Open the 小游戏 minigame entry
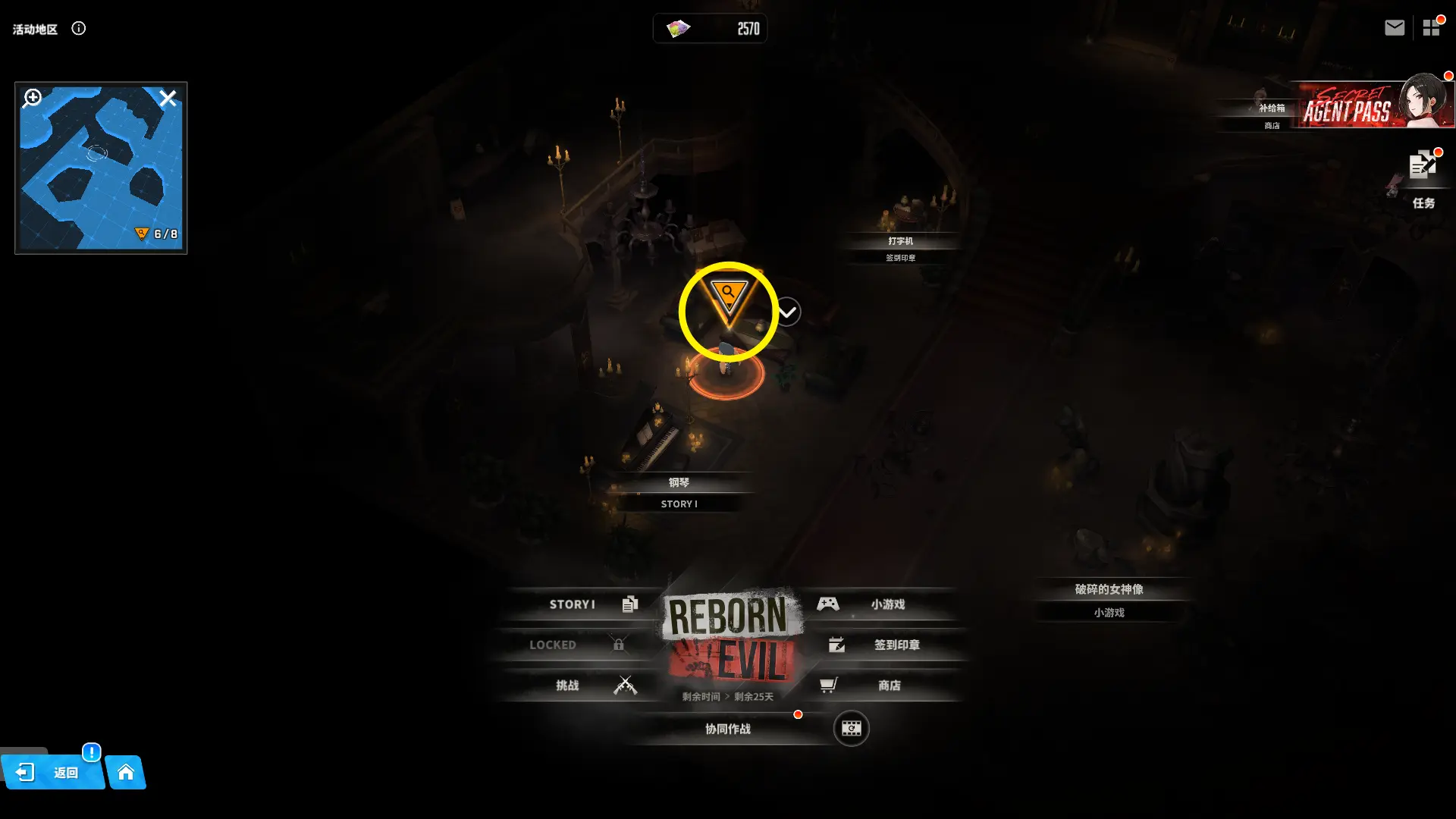 pos(880,604)
